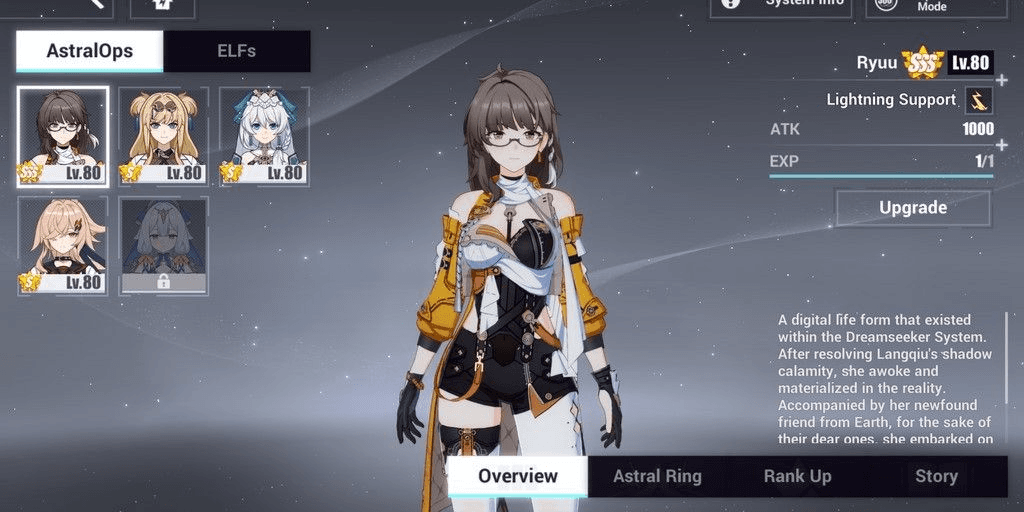Click the Lightning Support element icon
This screenshot has height=512, width=1024.
tap(978, 100)
